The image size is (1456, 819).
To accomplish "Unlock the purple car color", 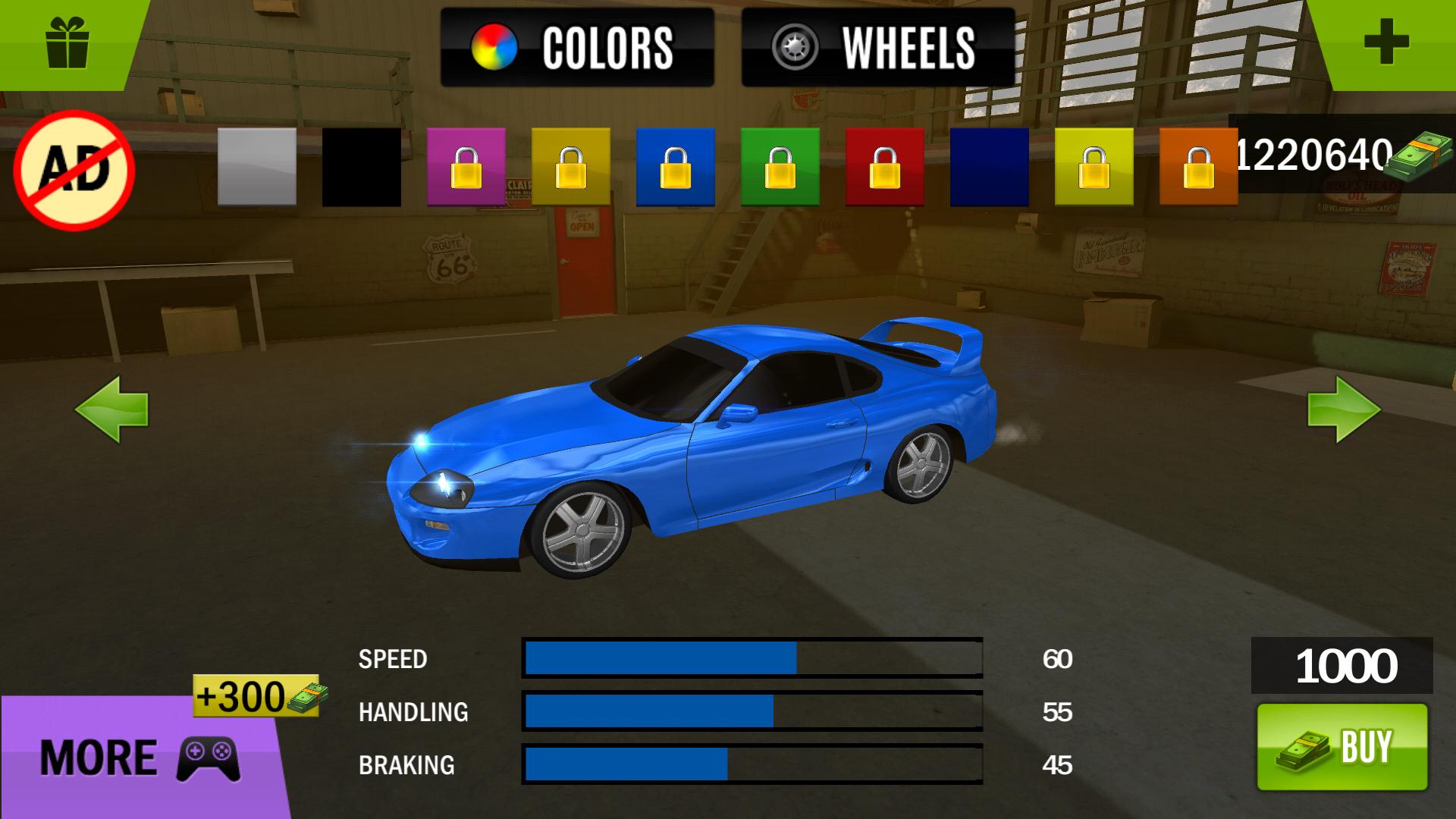I will click(466, 167).
